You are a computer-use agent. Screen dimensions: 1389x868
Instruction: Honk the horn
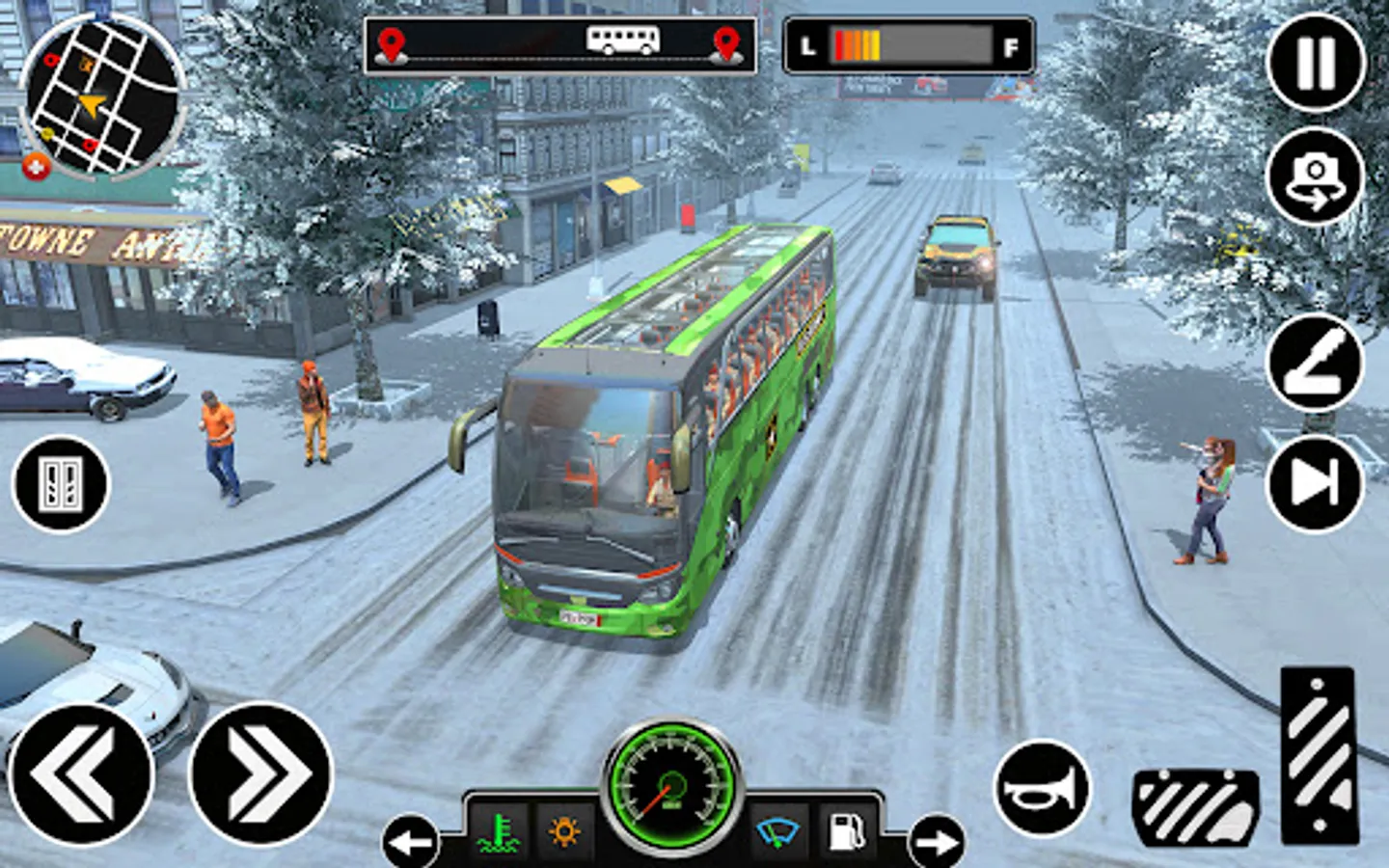[x=1042, y=789]
